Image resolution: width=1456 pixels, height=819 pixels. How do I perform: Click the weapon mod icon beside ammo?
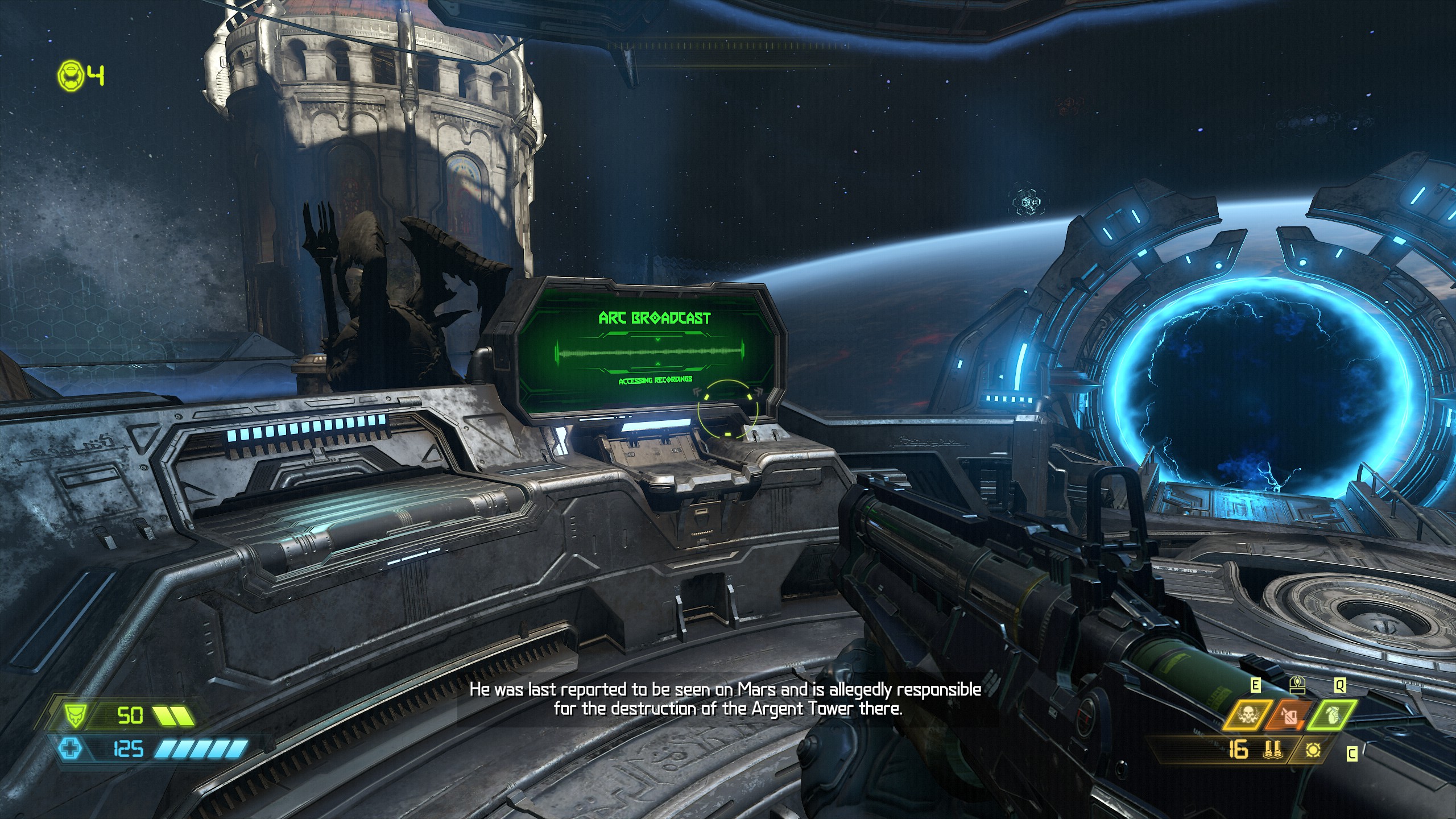(1313, 751)
